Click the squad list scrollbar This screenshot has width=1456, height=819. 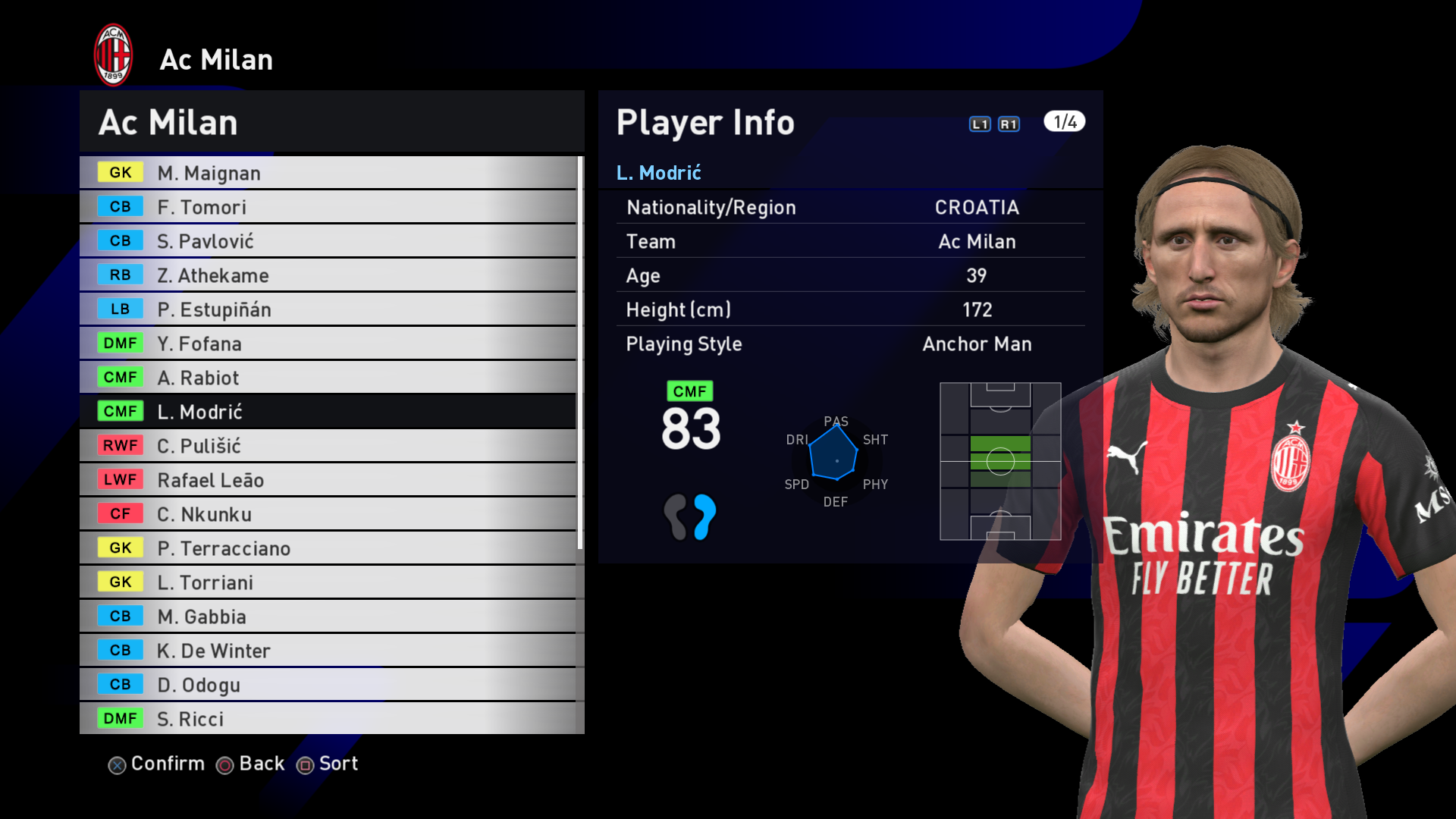tap(580, 353)
